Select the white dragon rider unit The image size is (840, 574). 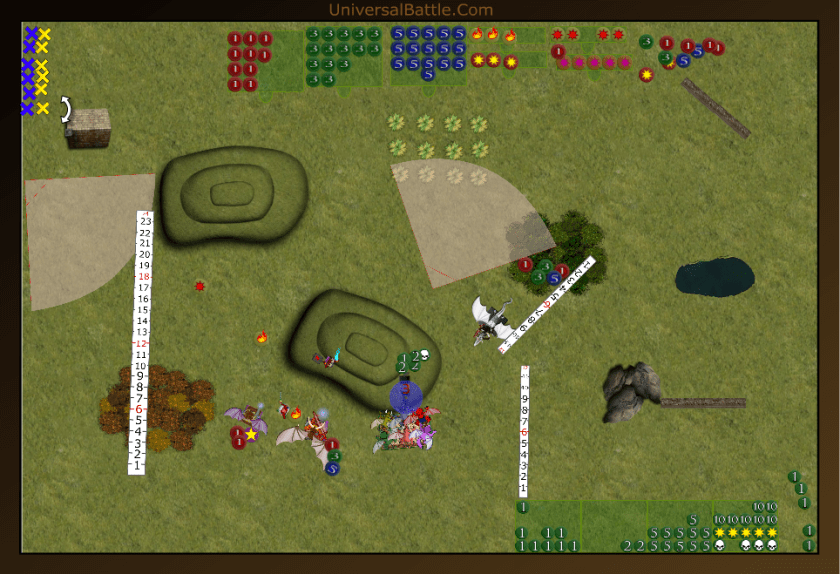pos(493,321)
